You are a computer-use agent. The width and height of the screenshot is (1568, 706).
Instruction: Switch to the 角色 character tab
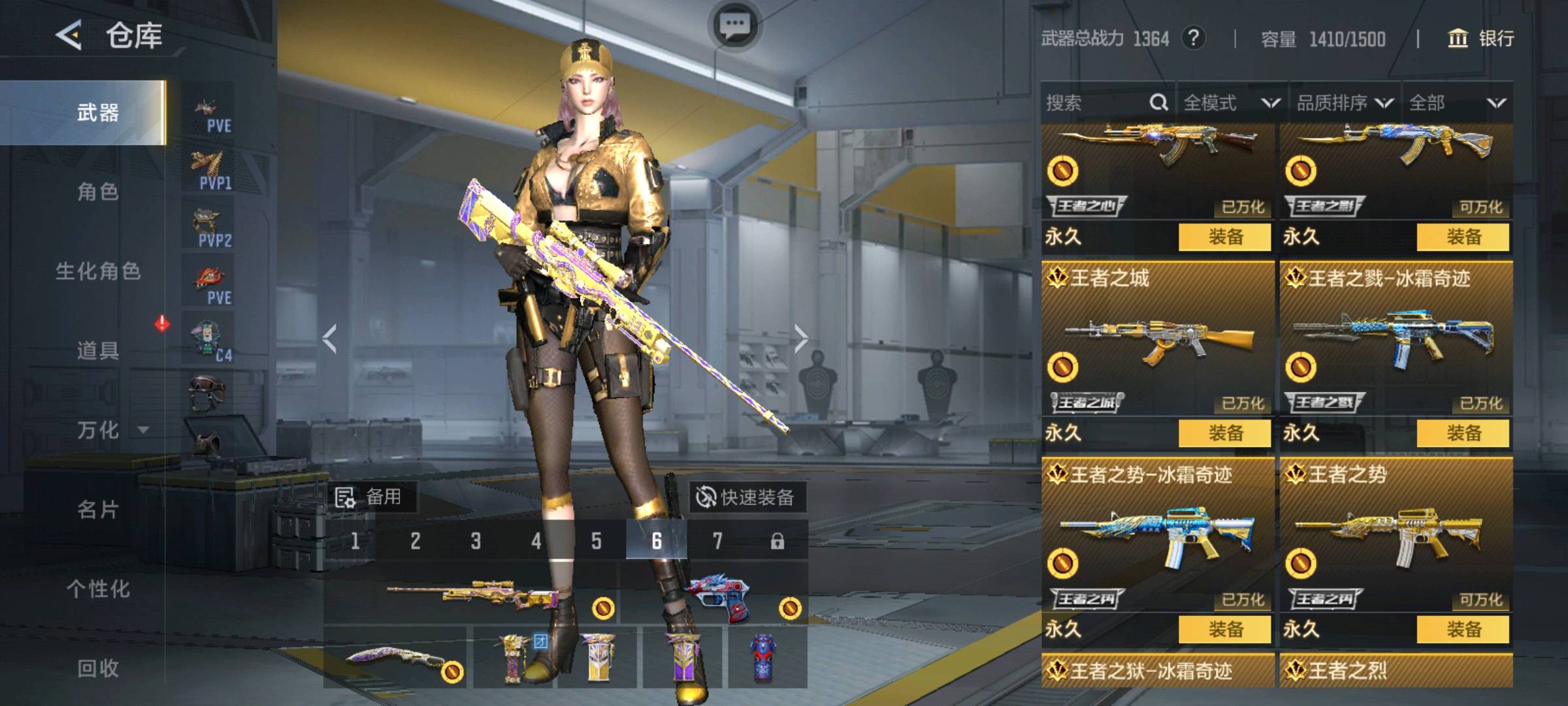98,192
